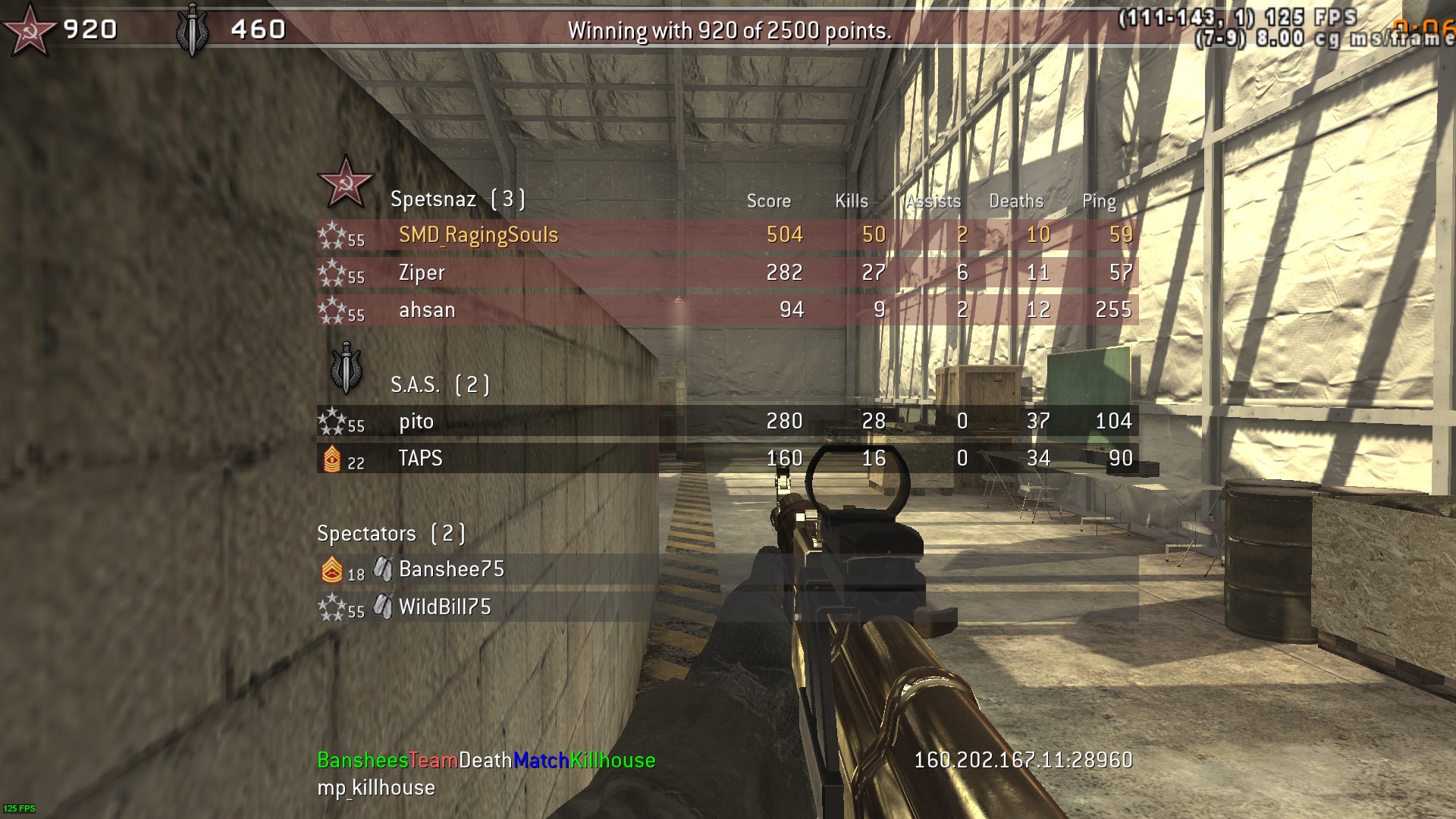1456x819 pixels.
Task: Click the Spetsnaz team header
Action: pyautogui.click(x=457, y=199)
